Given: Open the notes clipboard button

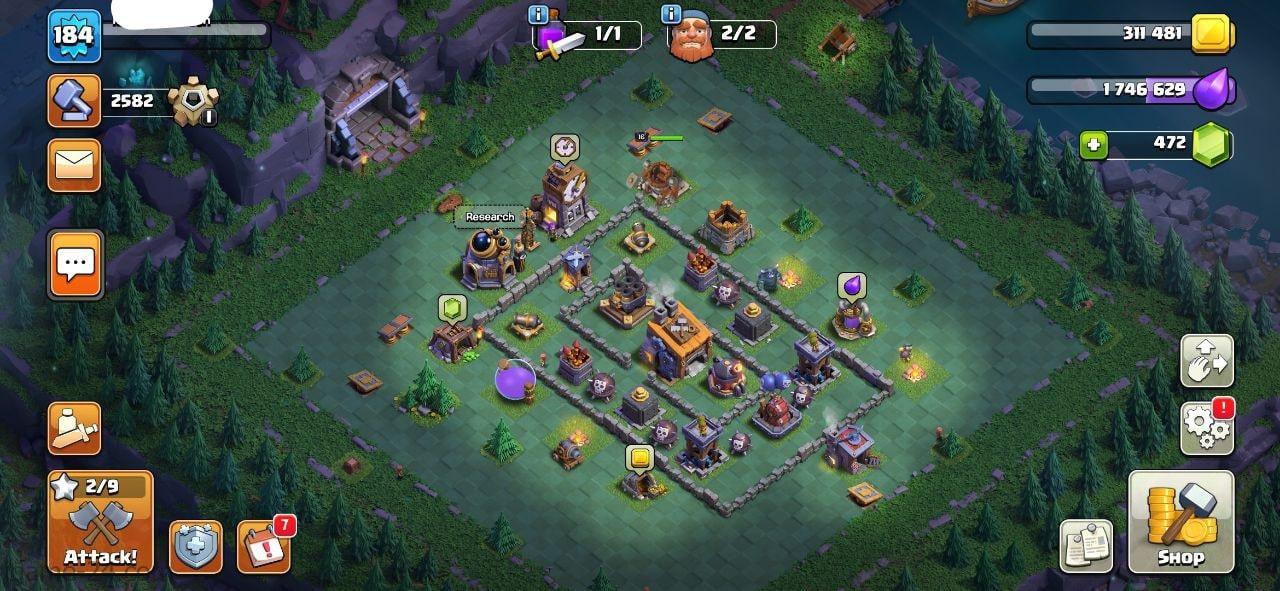Looking at the screenshot, I should click(x=1086, y=546).
